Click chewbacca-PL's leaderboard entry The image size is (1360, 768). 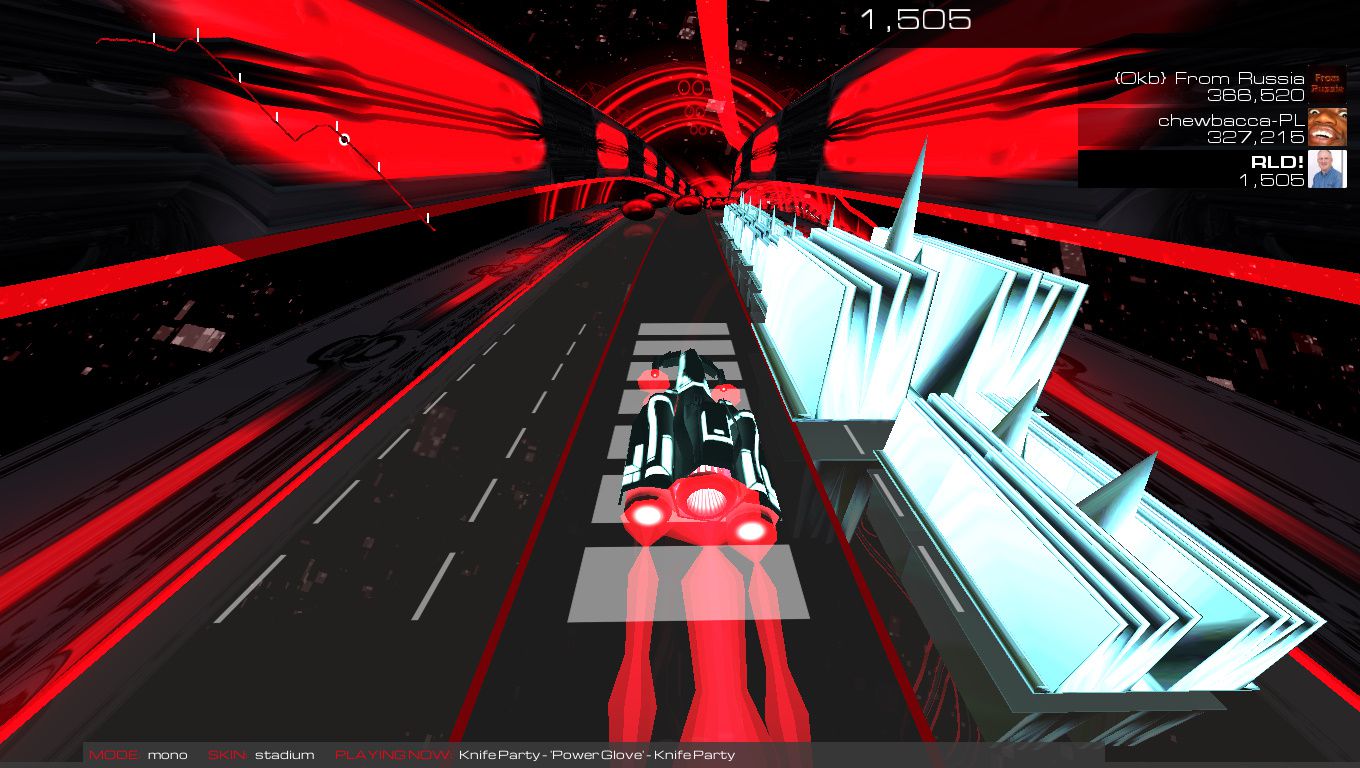(x=1210, y=128)
